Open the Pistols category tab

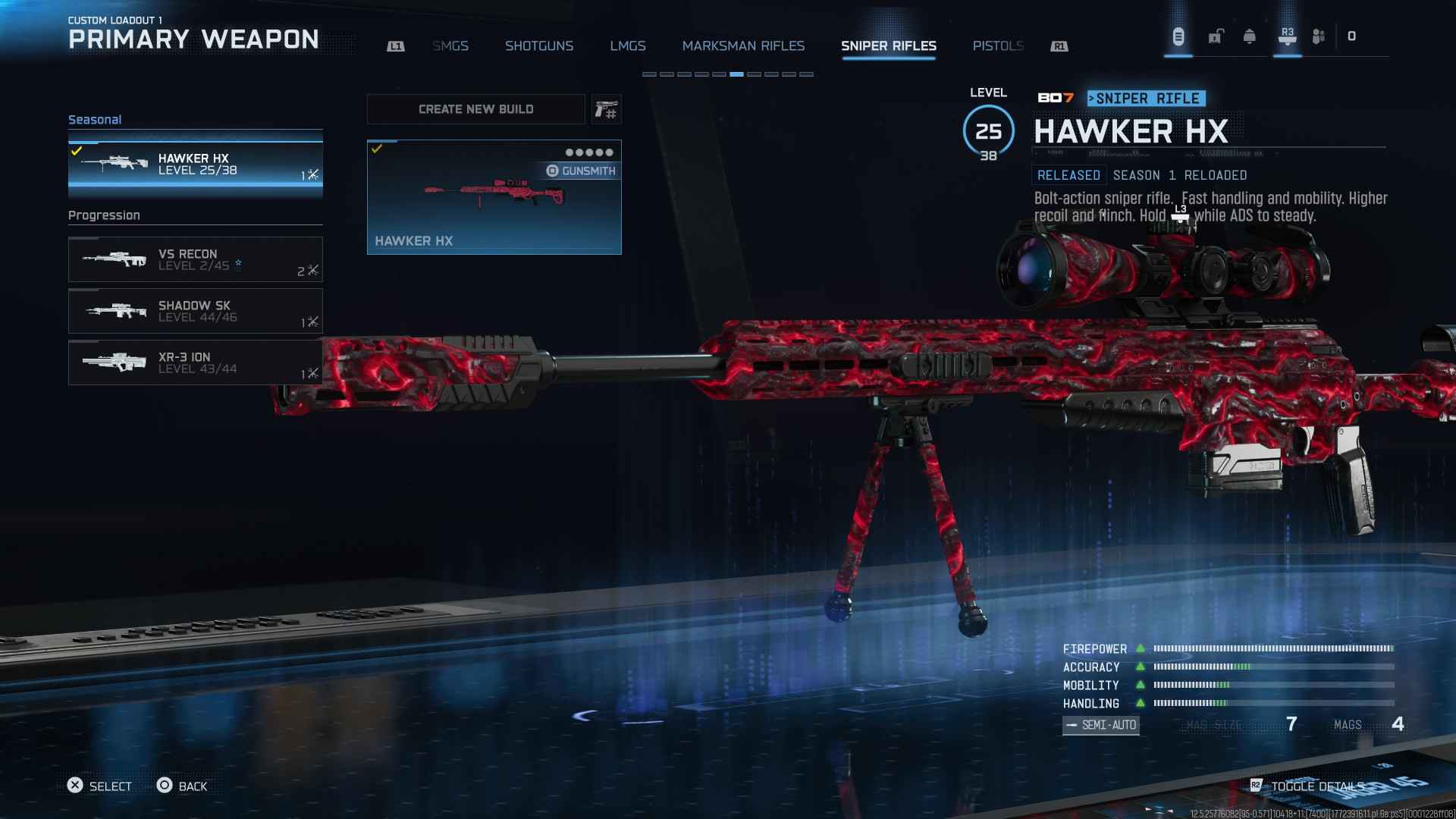pos(998,46)
